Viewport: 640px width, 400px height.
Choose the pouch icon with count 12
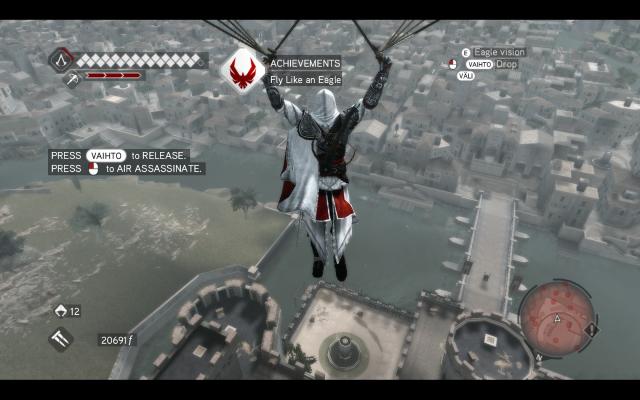[x=60, y=311]
